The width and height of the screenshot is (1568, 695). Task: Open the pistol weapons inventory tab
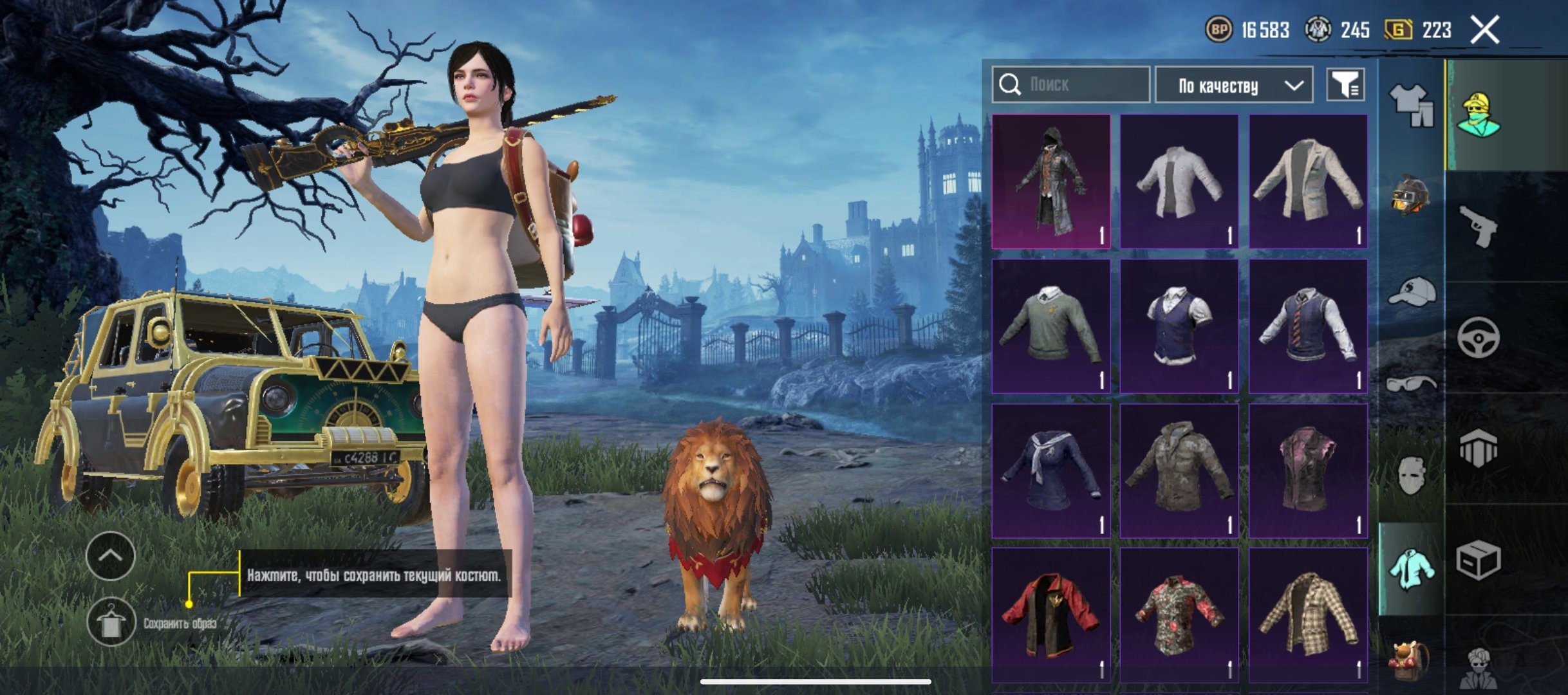pos(1478,226)
